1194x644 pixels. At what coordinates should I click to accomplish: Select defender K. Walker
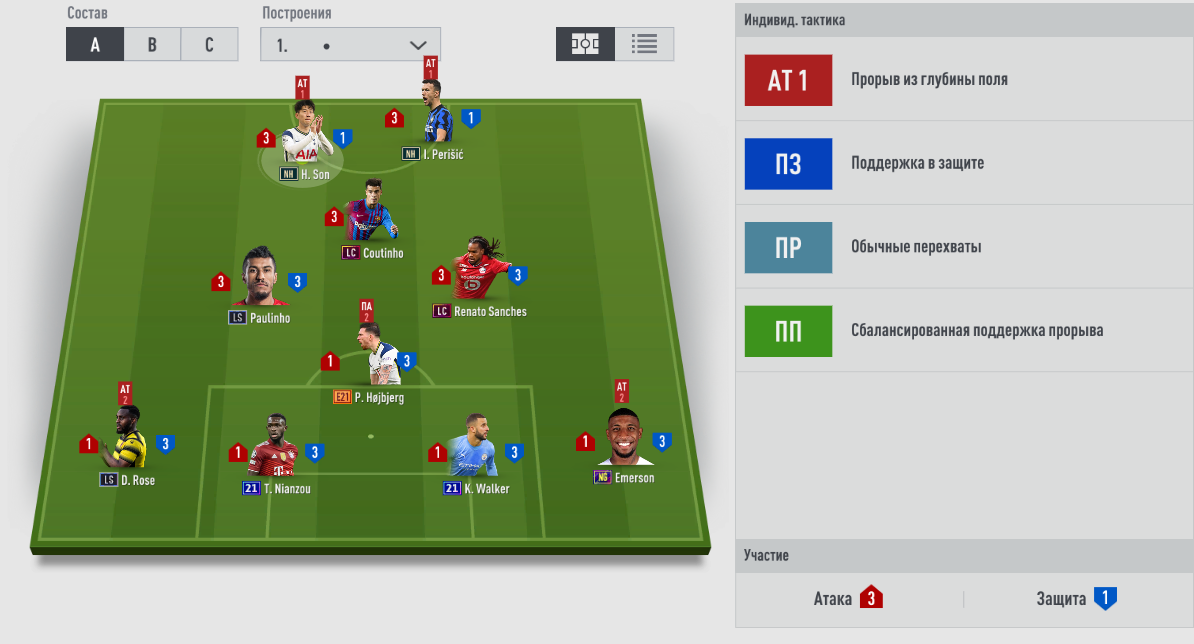(x=474, y=448)
